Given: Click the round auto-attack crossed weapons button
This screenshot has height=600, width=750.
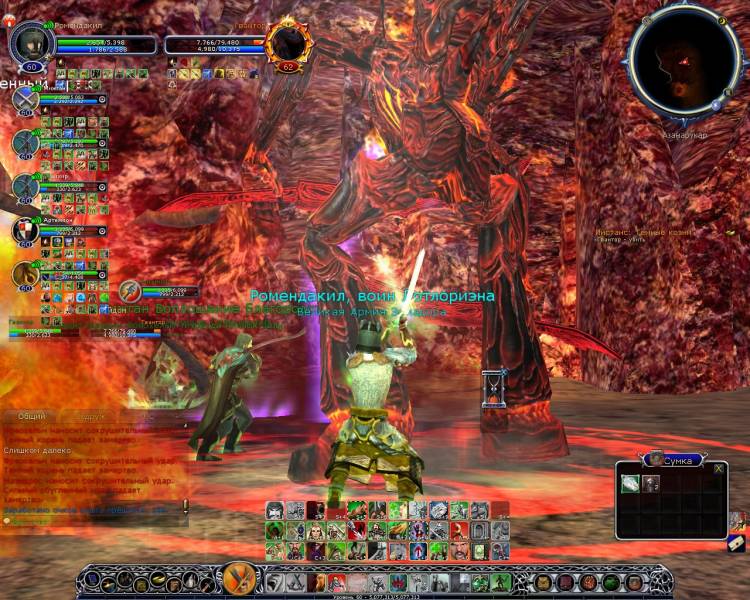Looking at the screenshot, I should [x=240, y=579].
